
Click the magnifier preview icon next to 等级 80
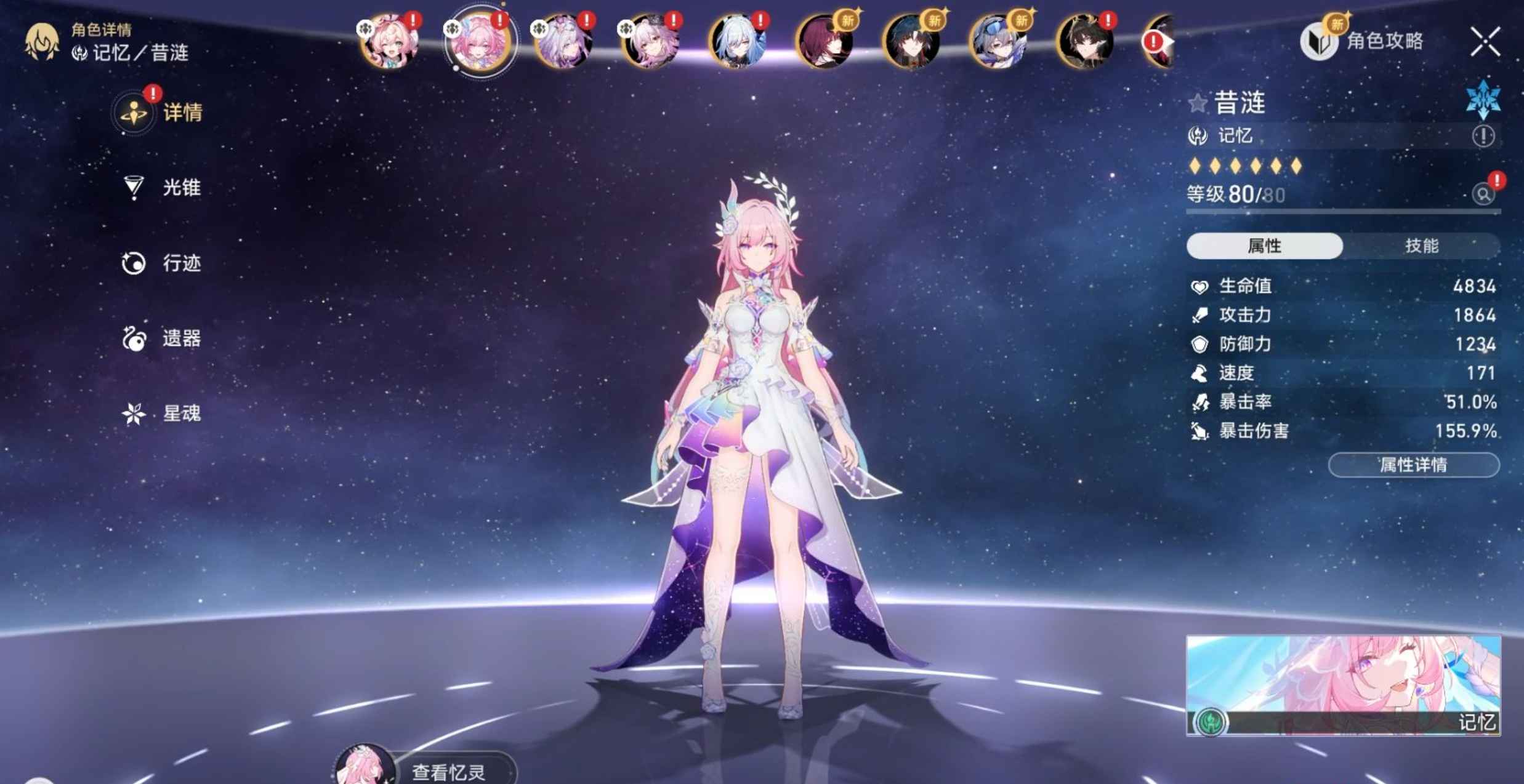pyautogui.click(x=1486, y=194)
